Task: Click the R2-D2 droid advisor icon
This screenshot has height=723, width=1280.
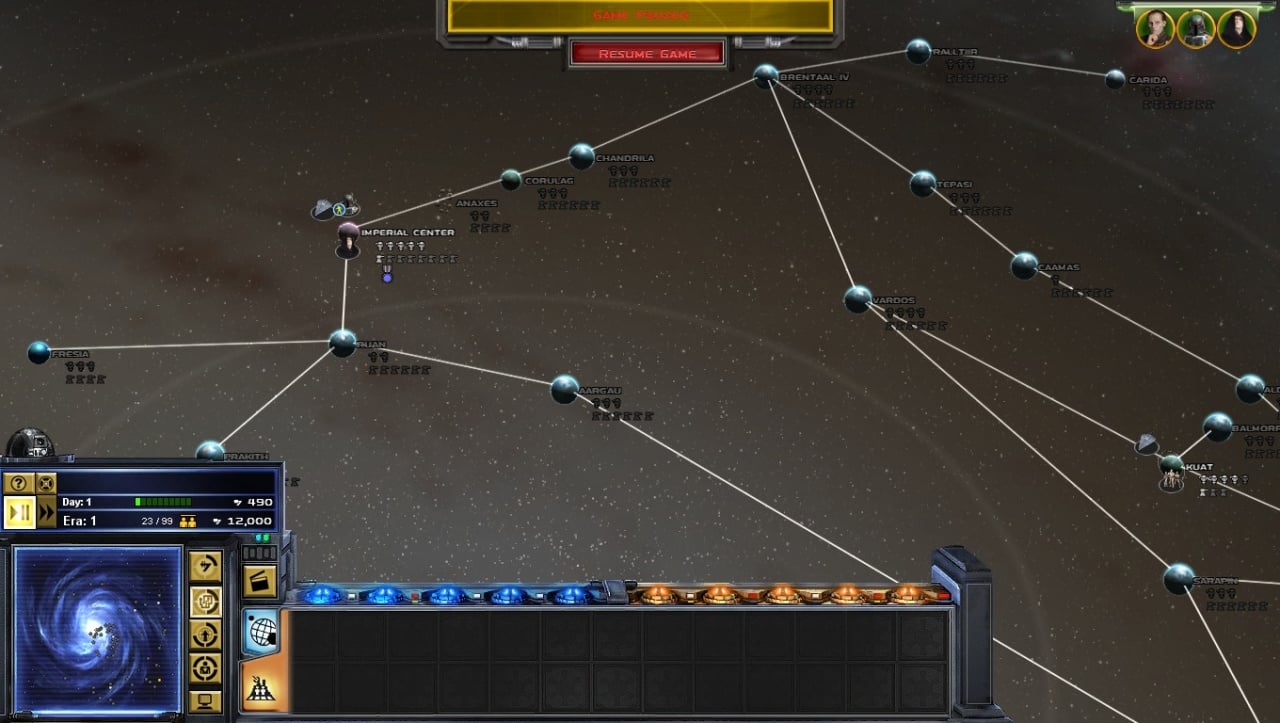Action: [x=30, y=444]
